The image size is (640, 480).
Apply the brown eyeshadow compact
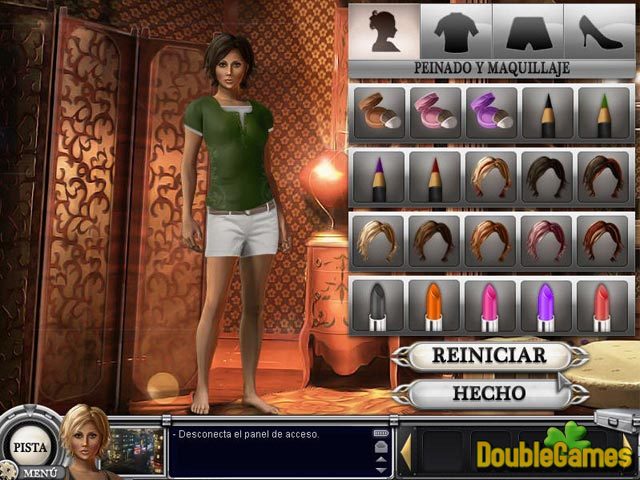(x=378, y=113)
